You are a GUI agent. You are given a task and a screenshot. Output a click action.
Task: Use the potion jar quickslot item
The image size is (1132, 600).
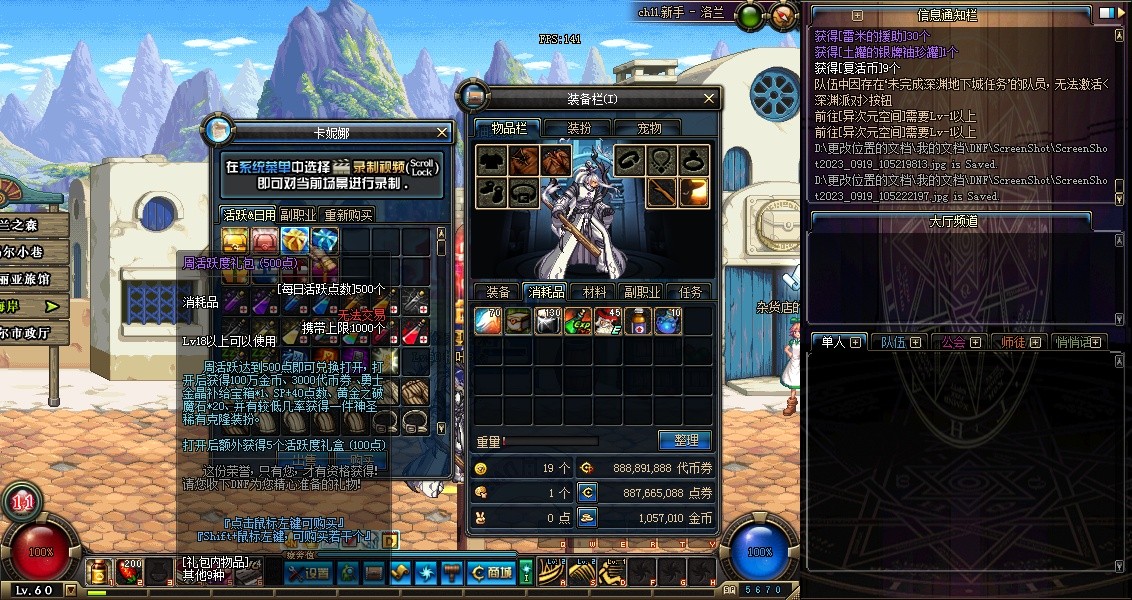[98, 572]
